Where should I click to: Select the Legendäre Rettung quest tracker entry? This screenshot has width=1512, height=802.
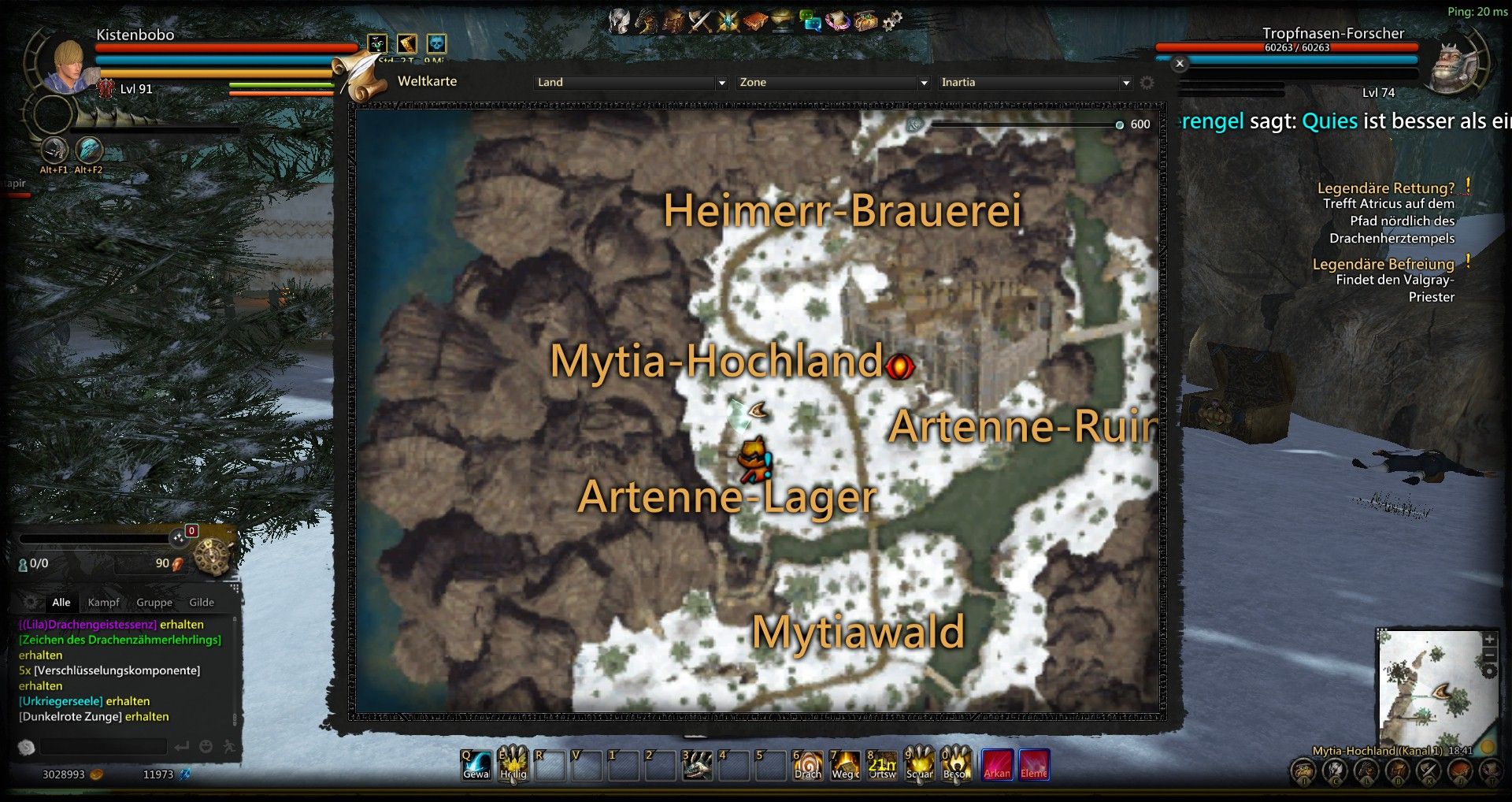point(1385,188)
